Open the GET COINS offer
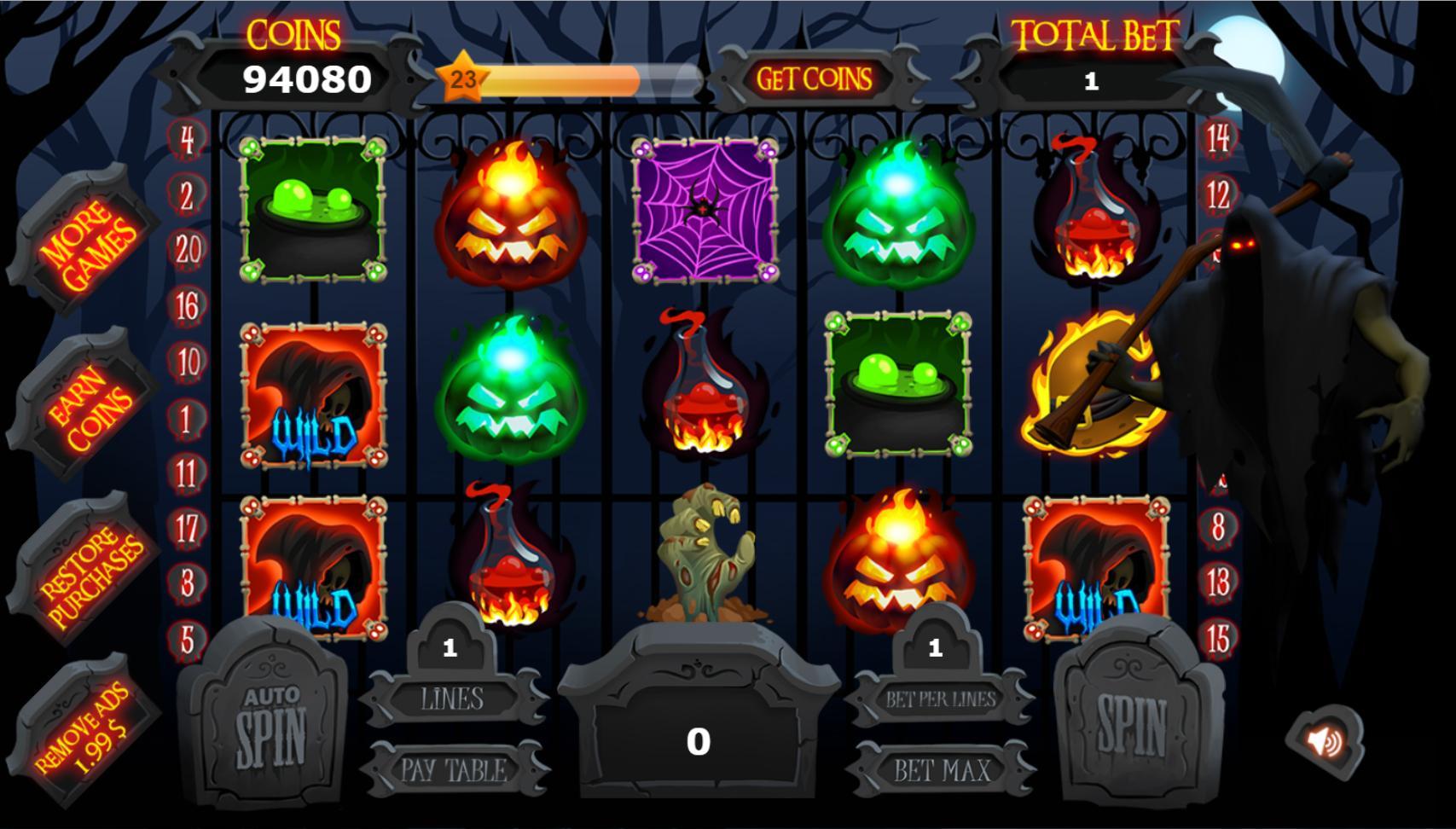Viewport: 1456px width, 829px height. 814,80
